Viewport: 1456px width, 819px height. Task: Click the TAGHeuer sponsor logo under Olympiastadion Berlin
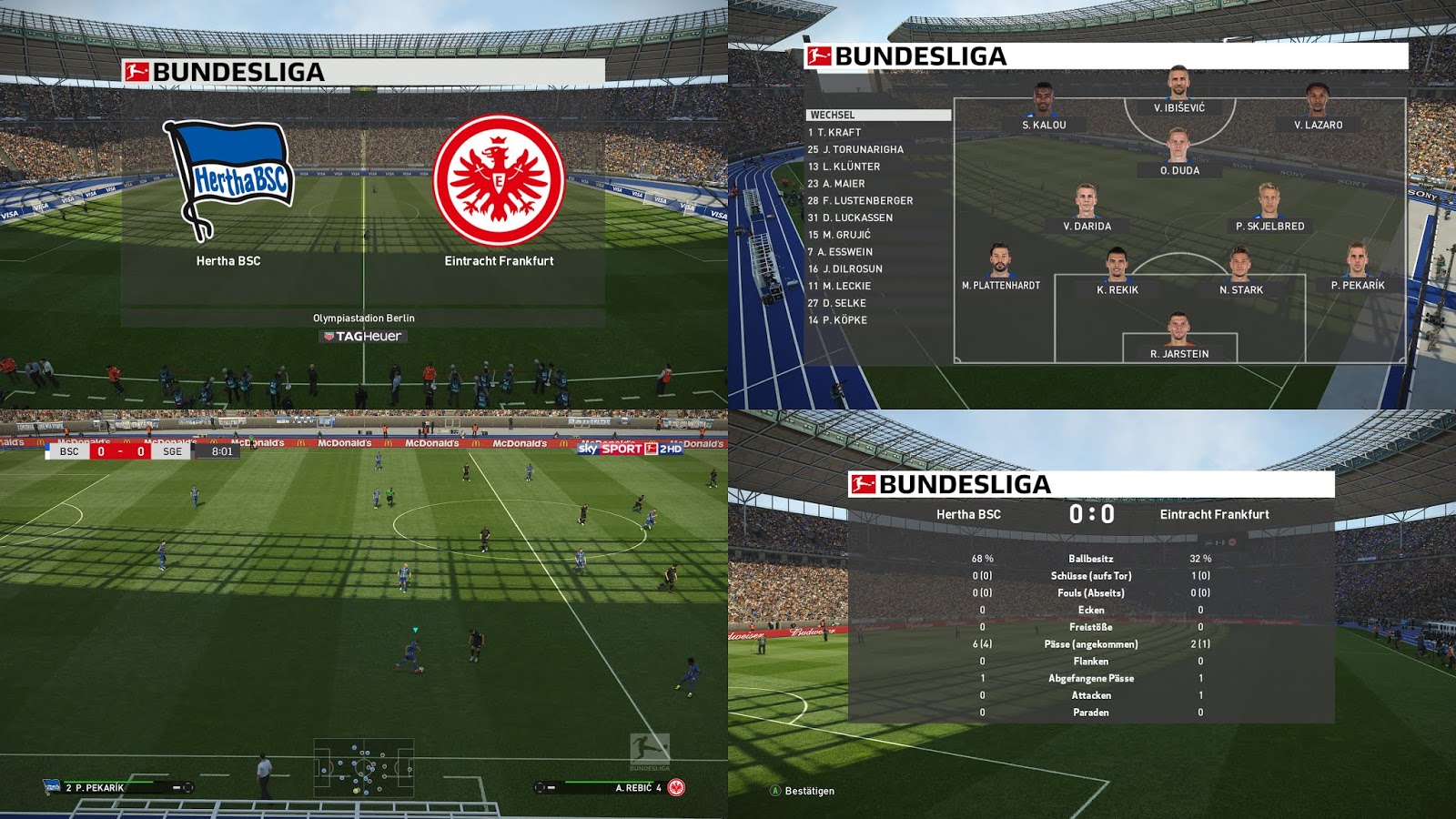coord(364,335)
